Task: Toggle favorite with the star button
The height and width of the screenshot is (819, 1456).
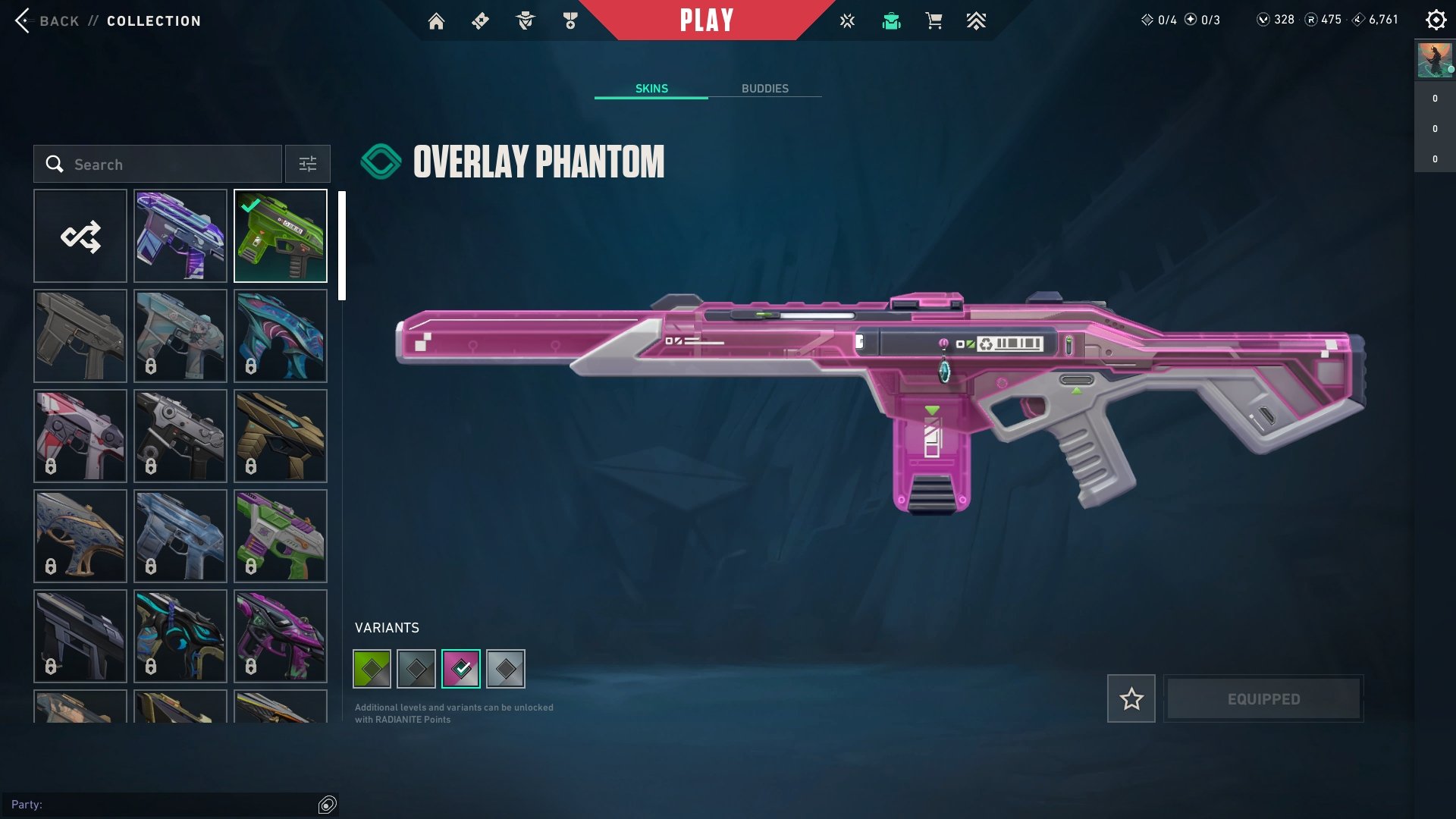Action: (x=1131, y=698)
